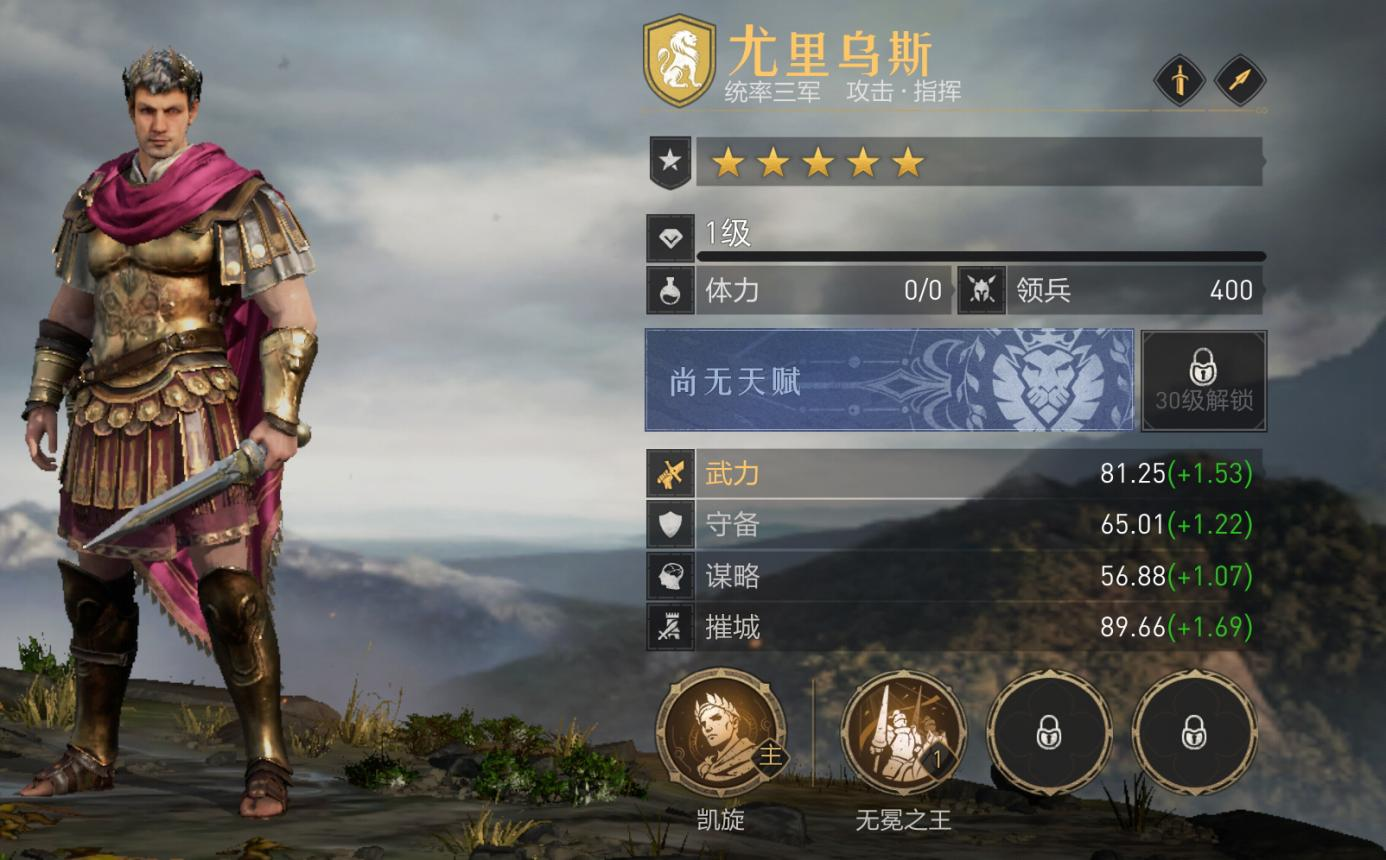The height and width of the screenshot is (860, 1386).
Task: Open the 无冕之王 skill slot
Action: click(x=903, y=733)
